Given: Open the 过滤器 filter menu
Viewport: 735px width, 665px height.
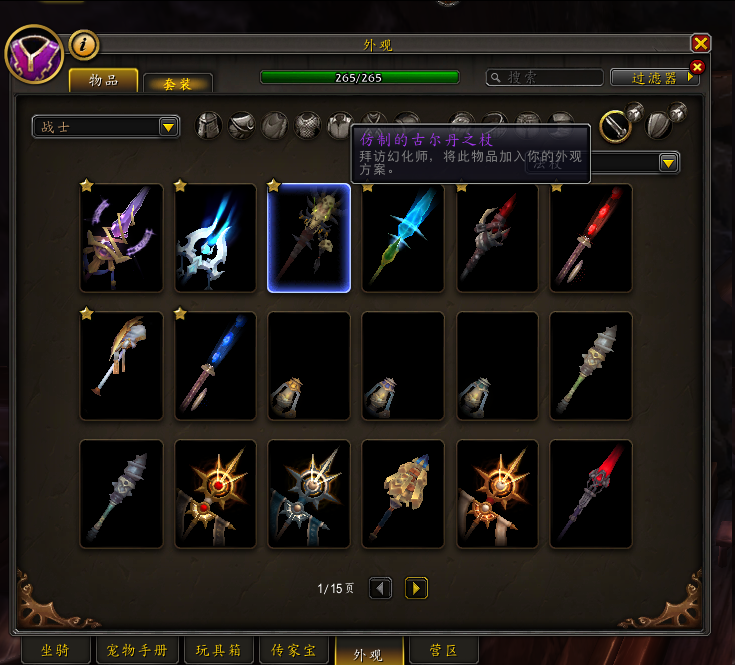Looking at the screenshot, I should (x=655, y=77).
